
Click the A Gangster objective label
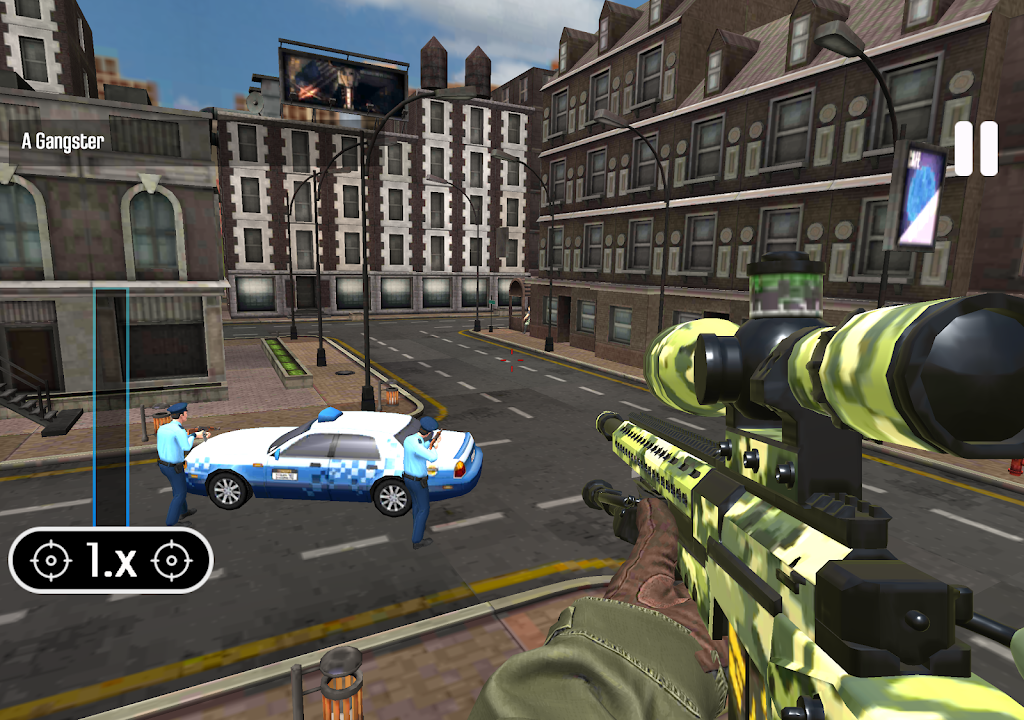63,142
